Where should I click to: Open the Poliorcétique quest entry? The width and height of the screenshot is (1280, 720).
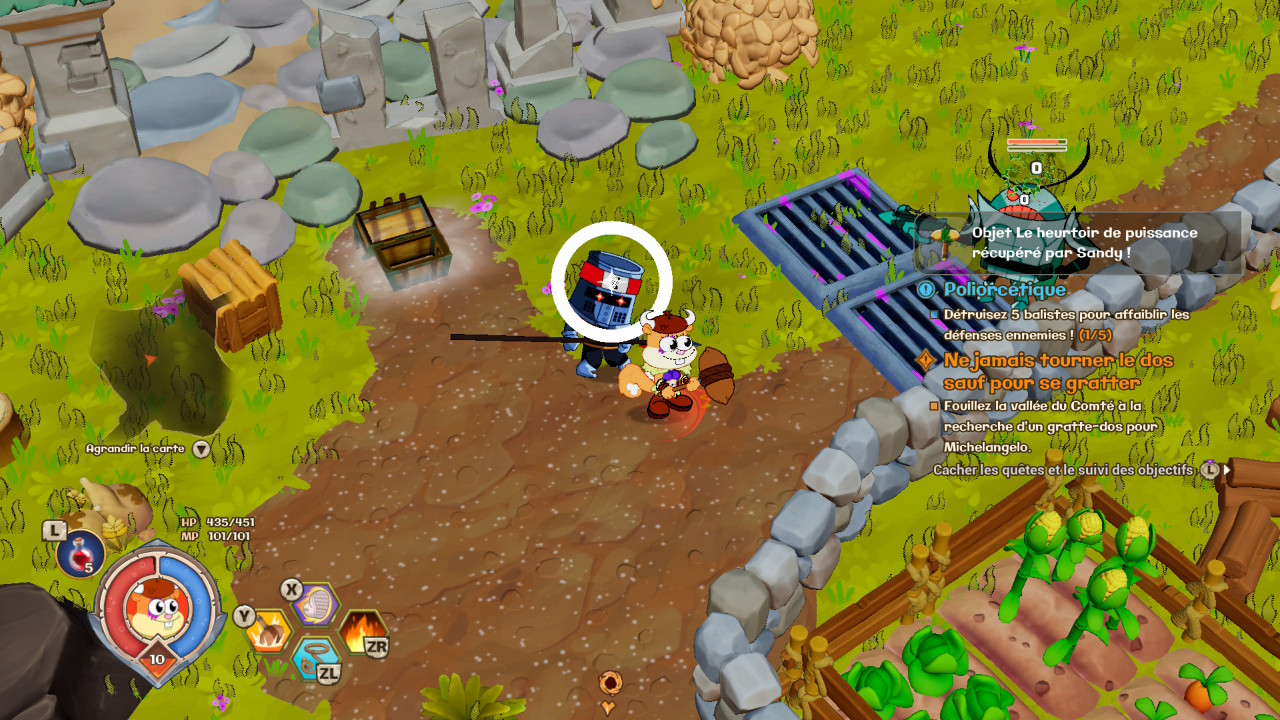coord(1004,290)
